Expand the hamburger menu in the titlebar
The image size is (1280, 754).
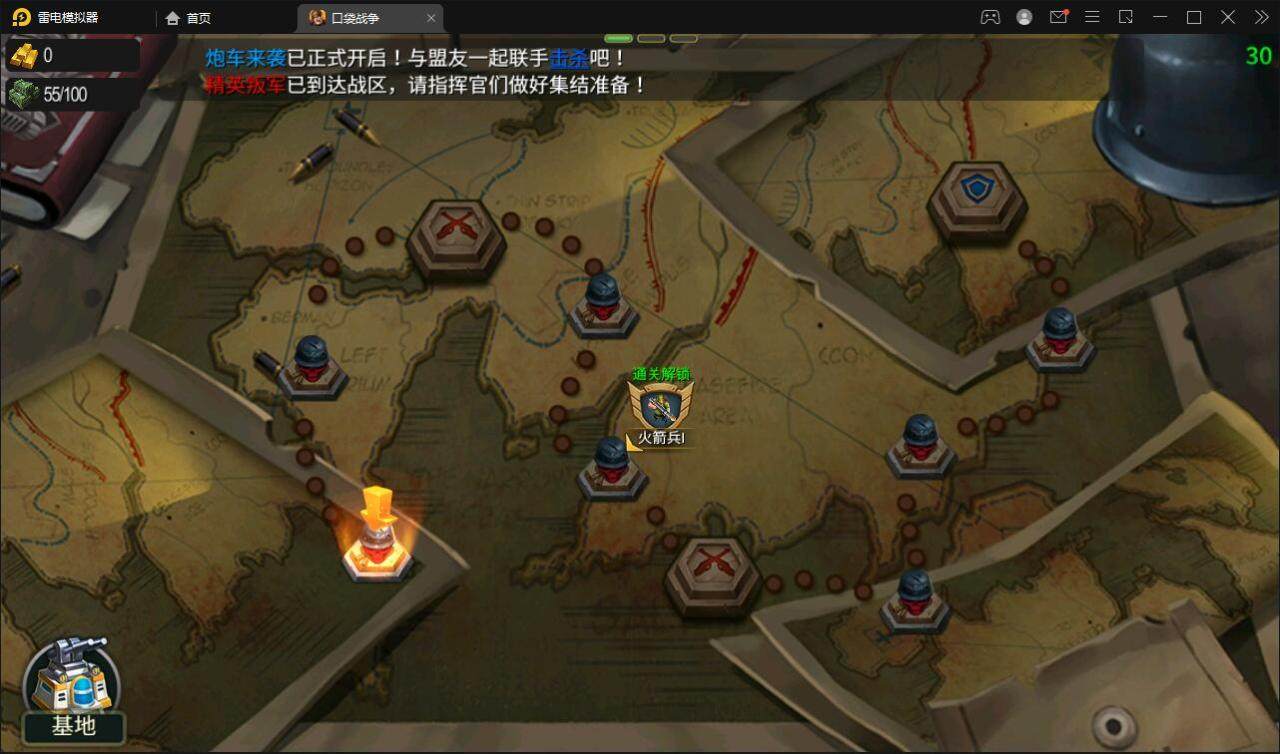pos(1093,17)
